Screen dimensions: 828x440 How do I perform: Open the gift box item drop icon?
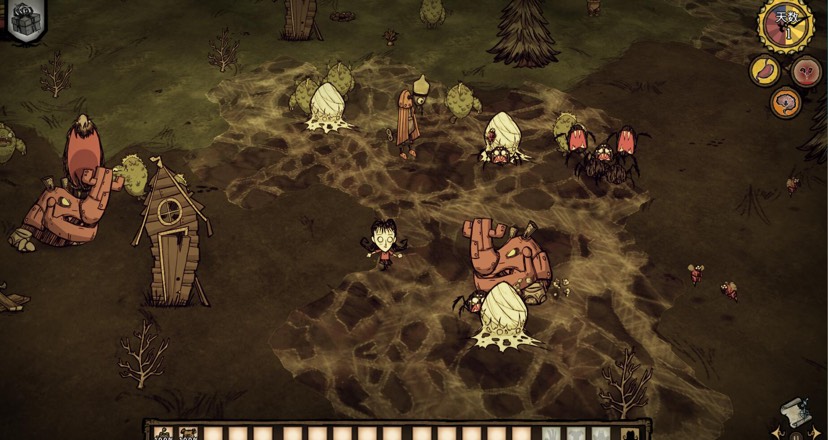pyautogui.click(x=22, y=19)
